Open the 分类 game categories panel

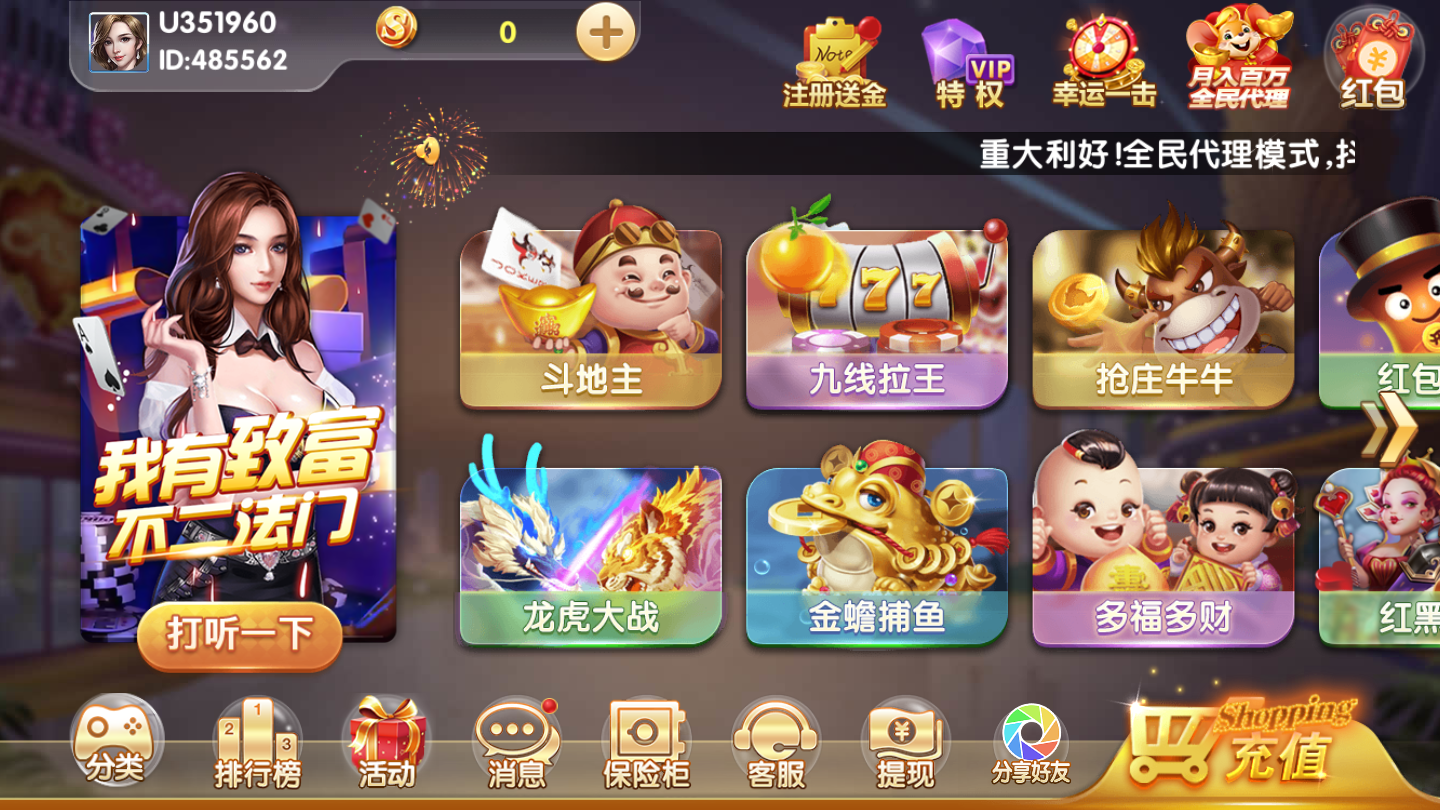point(113,740)
